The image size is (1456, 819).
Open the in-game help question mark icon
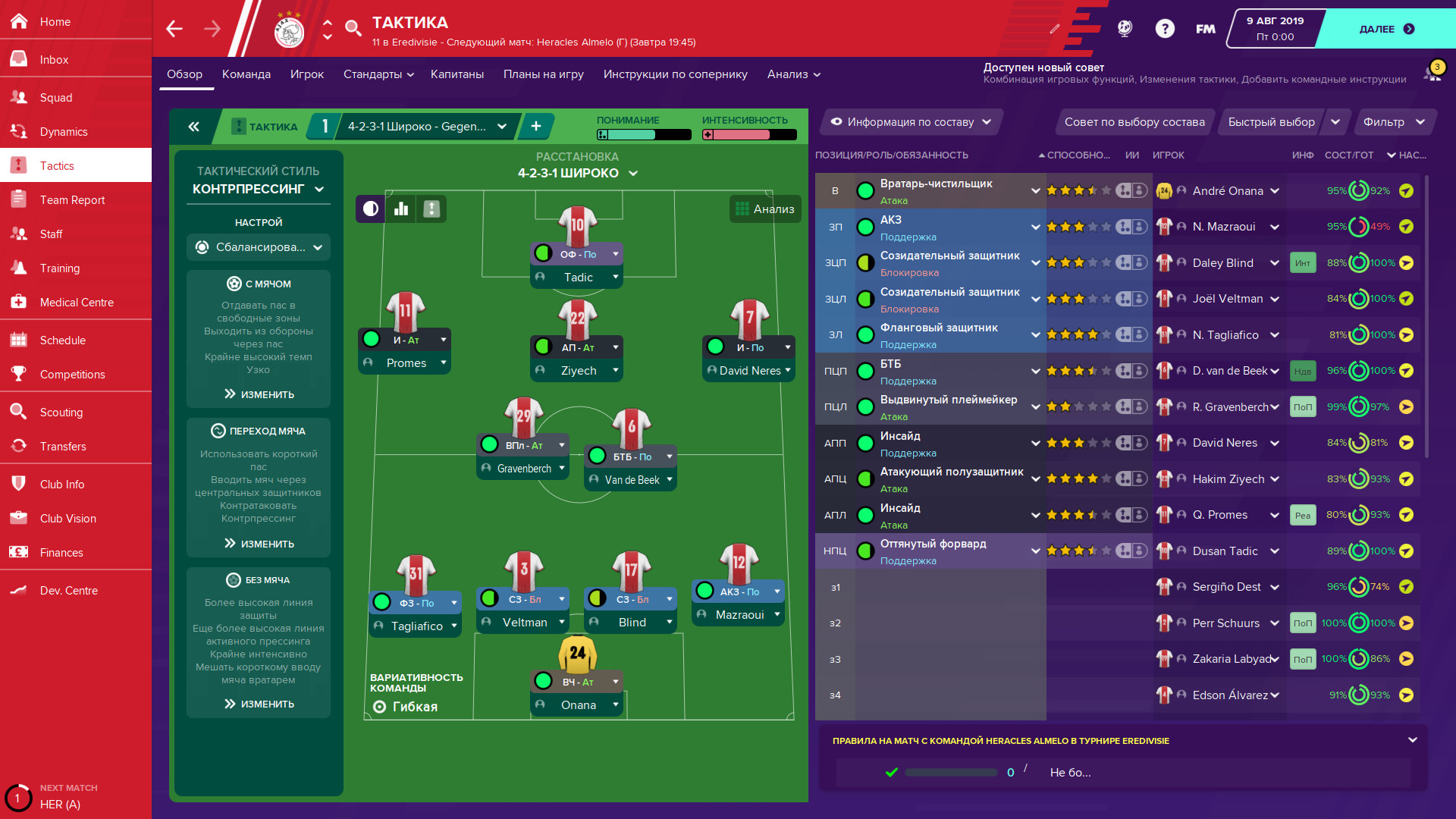click(x=1166, y=28)
